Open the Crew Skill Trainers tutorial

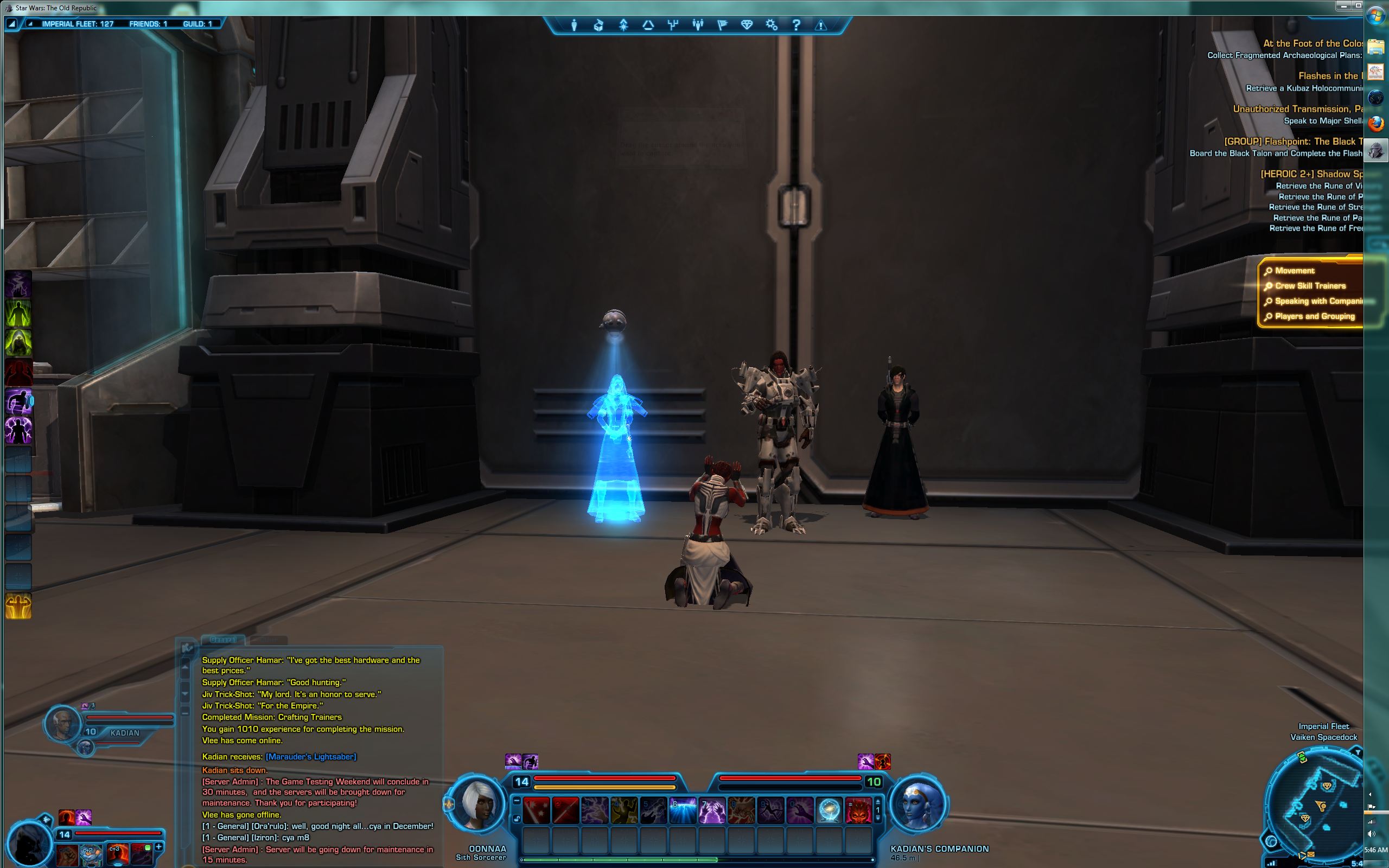(1310, 286)
